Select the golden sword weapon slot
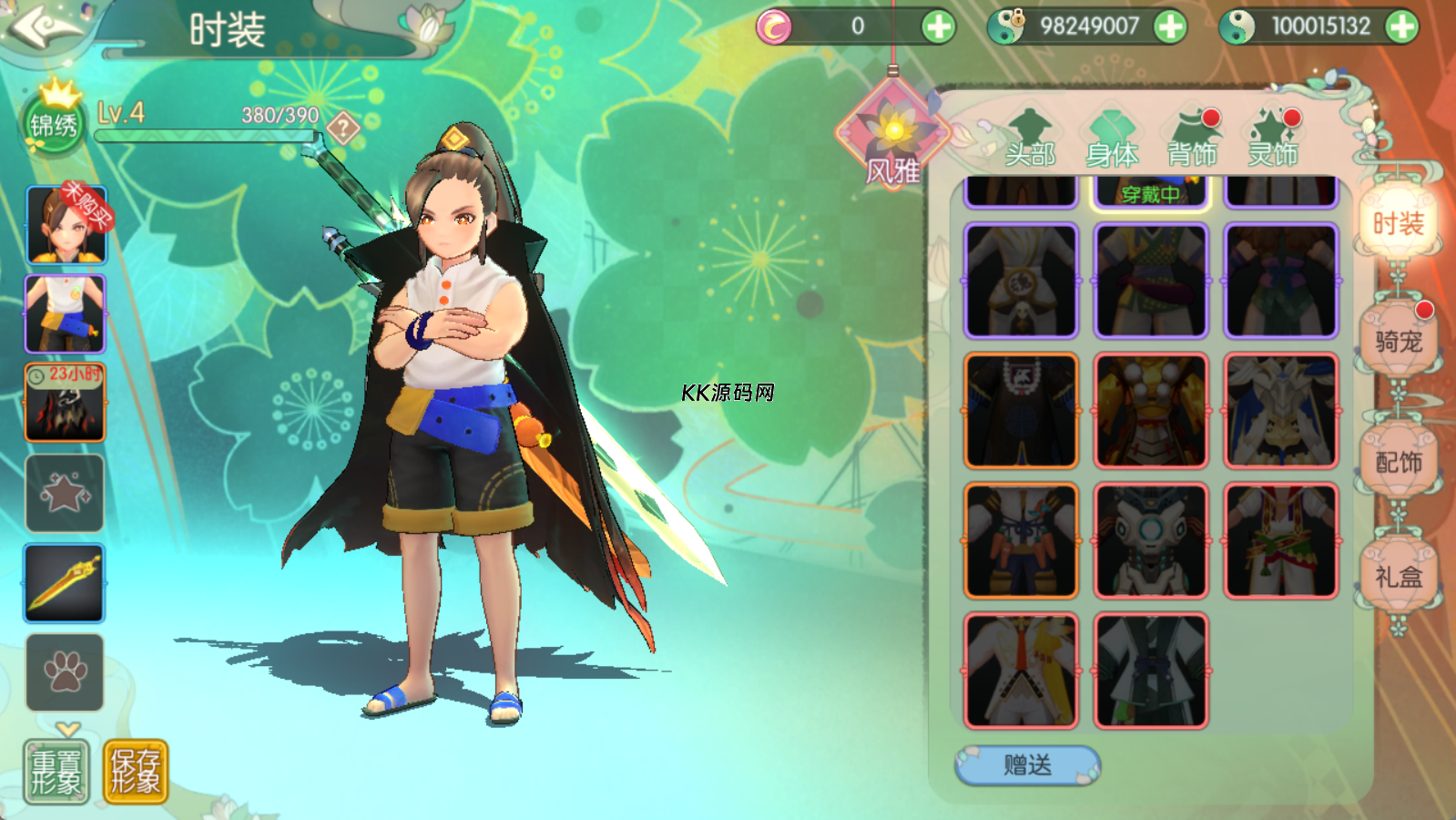1456x820 pixels. click(65, 583)
